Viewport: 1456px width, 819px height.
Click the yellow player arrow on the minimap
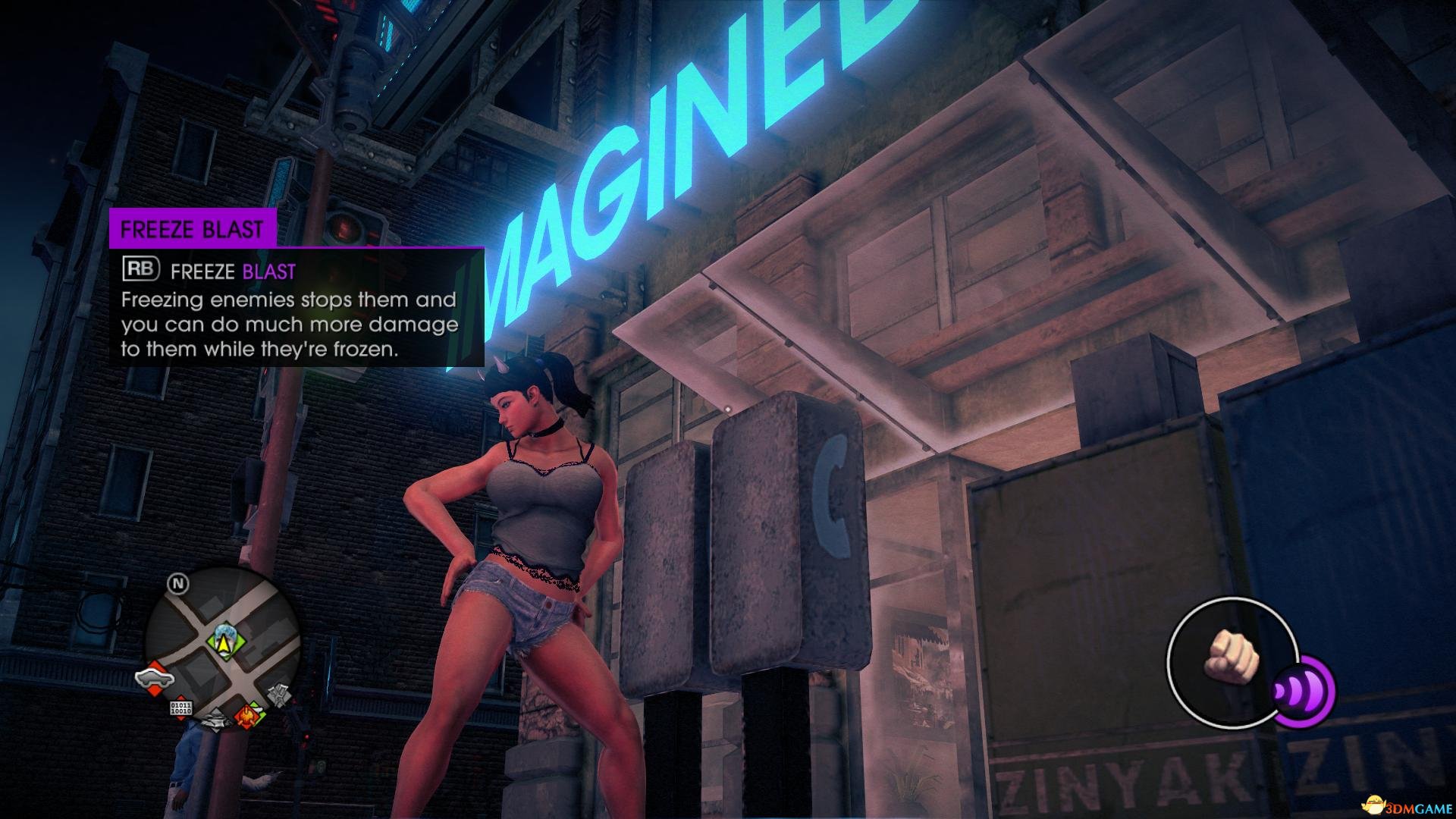[x=224, y=643]
